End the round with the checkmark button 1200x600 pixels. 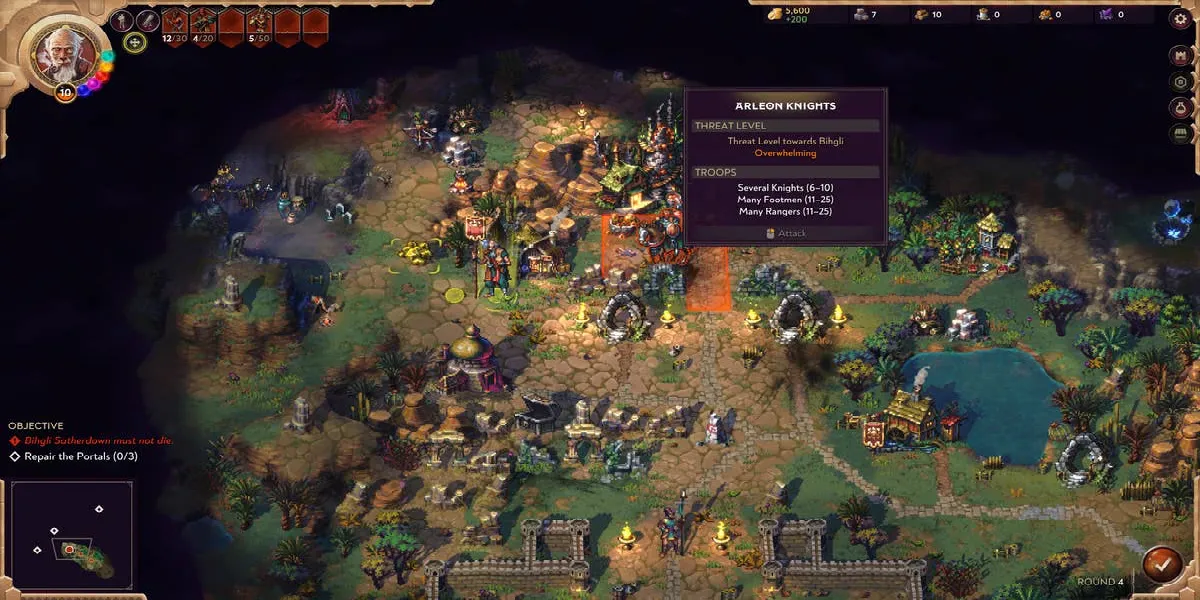click(x=1162, y=562)
